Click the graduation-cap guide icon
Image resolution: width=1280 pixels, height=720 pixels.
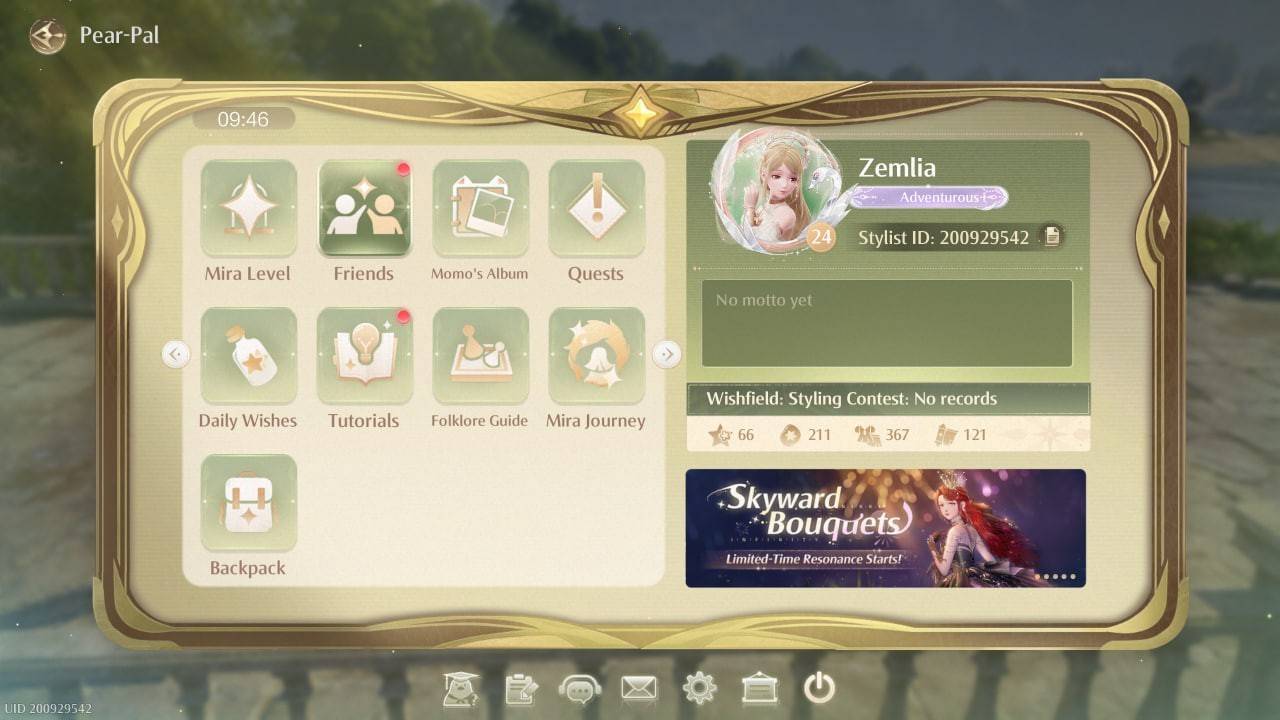tap(460, 688)
